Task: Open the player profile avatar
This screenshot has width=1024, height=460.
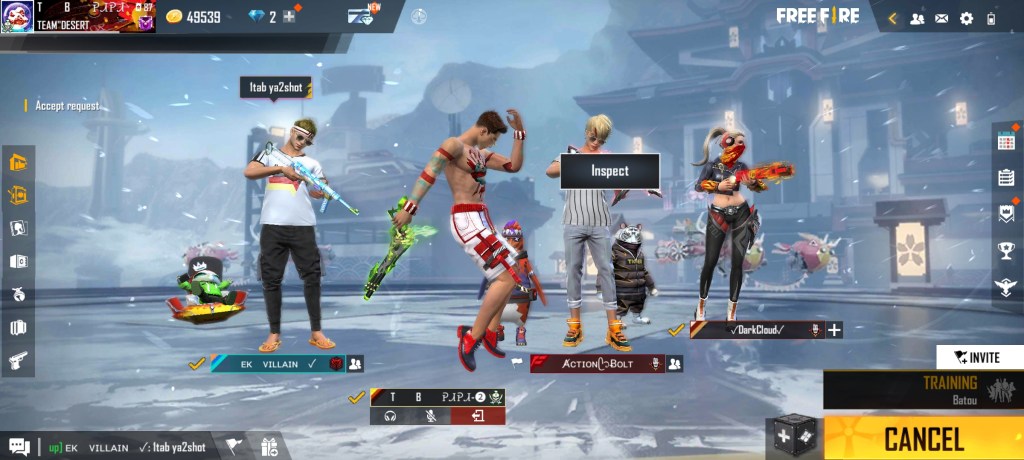Action: click(x=17, y=16)
